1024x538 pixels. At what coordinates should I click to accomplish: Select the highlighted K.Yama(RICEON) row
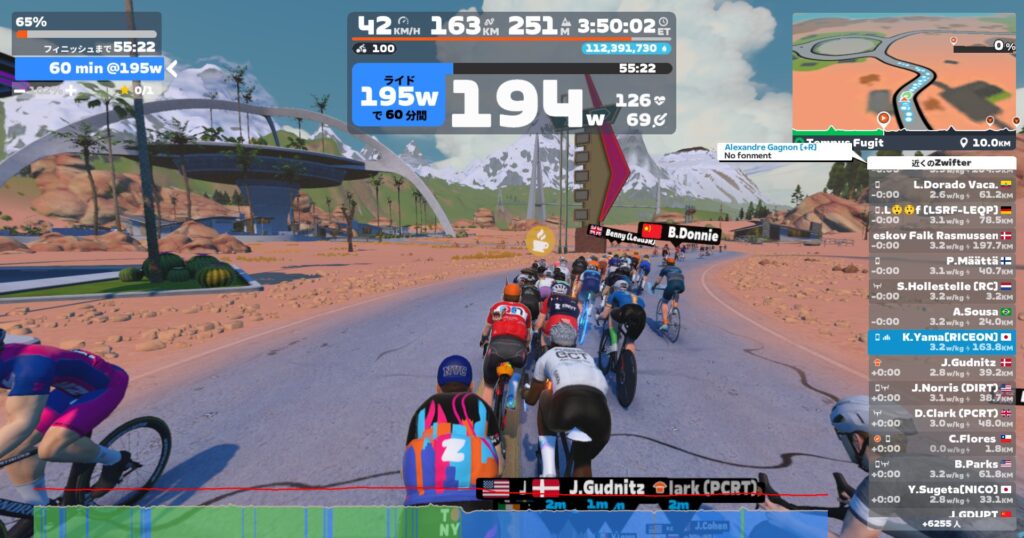[x=941, y=342]
